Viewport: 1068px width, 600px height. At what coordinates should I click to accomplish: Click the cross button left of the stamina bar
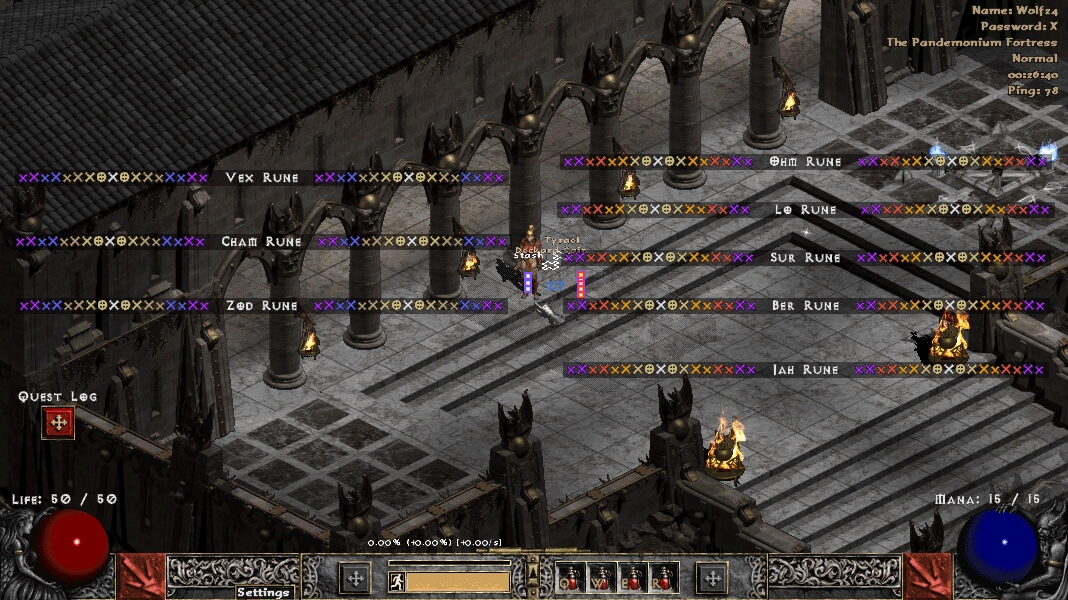pos(355,577)
